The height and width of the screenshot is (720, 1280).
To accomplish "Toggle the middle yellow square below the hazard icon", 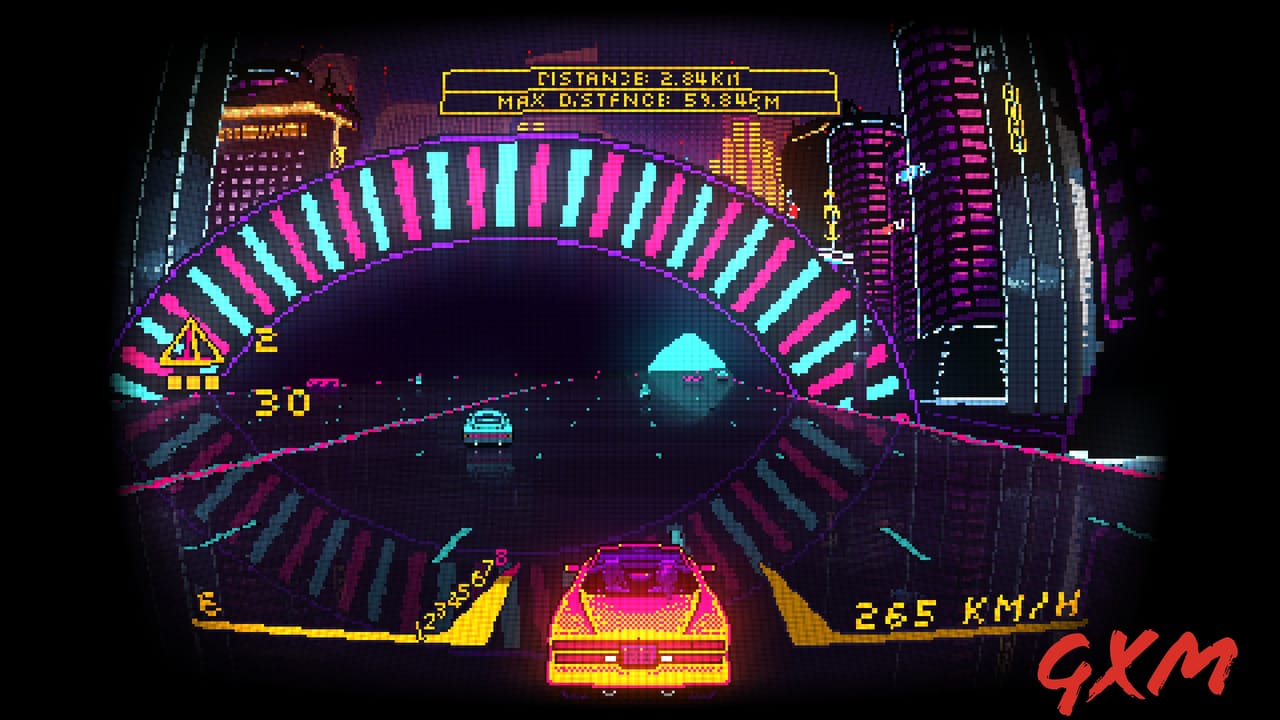I will coord(193,384).
